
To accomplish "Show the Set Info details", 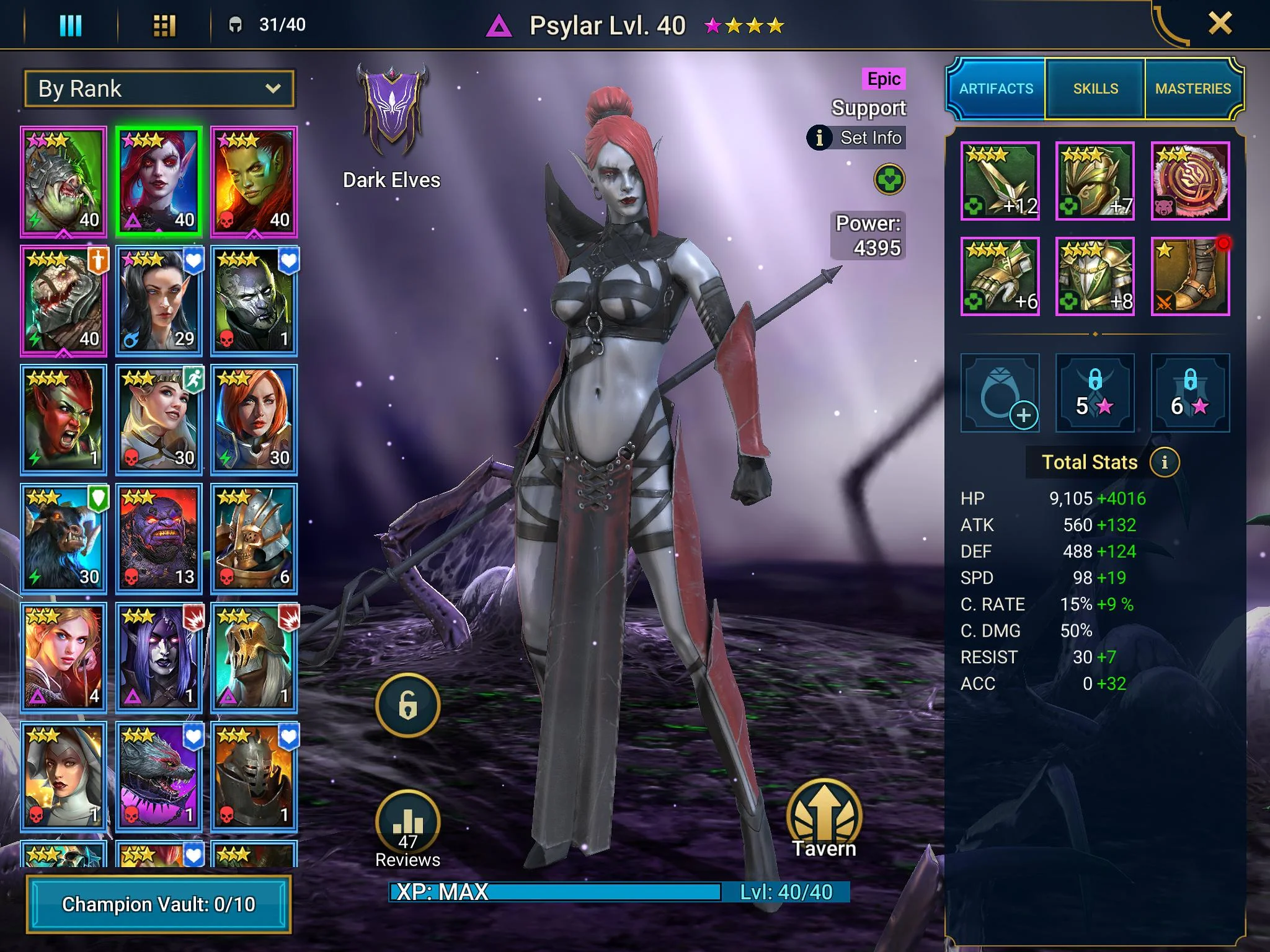I will 856,138.
